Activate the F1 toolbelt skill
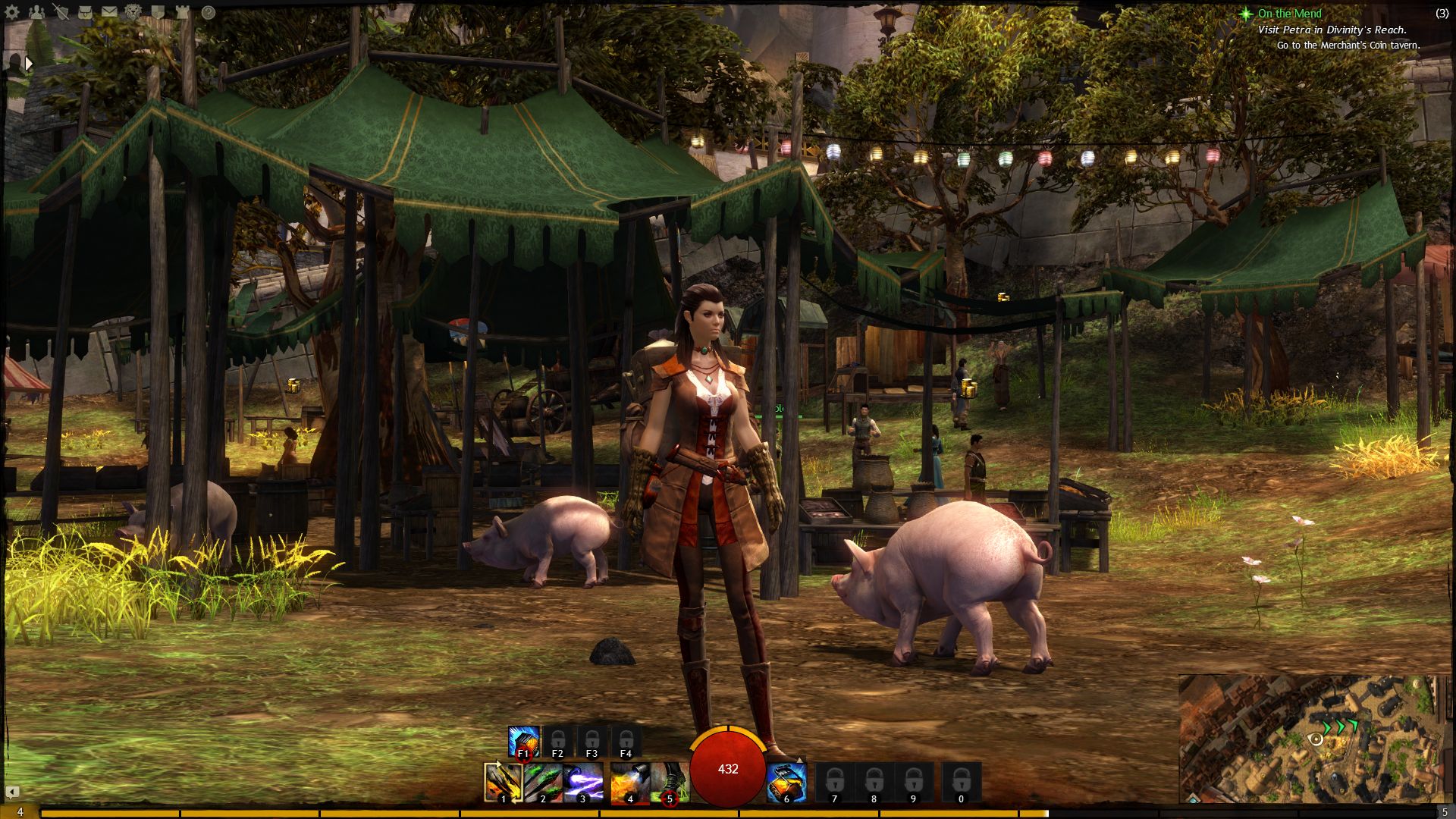Viewport: 1456px width, 819px height. coord(523,742)
